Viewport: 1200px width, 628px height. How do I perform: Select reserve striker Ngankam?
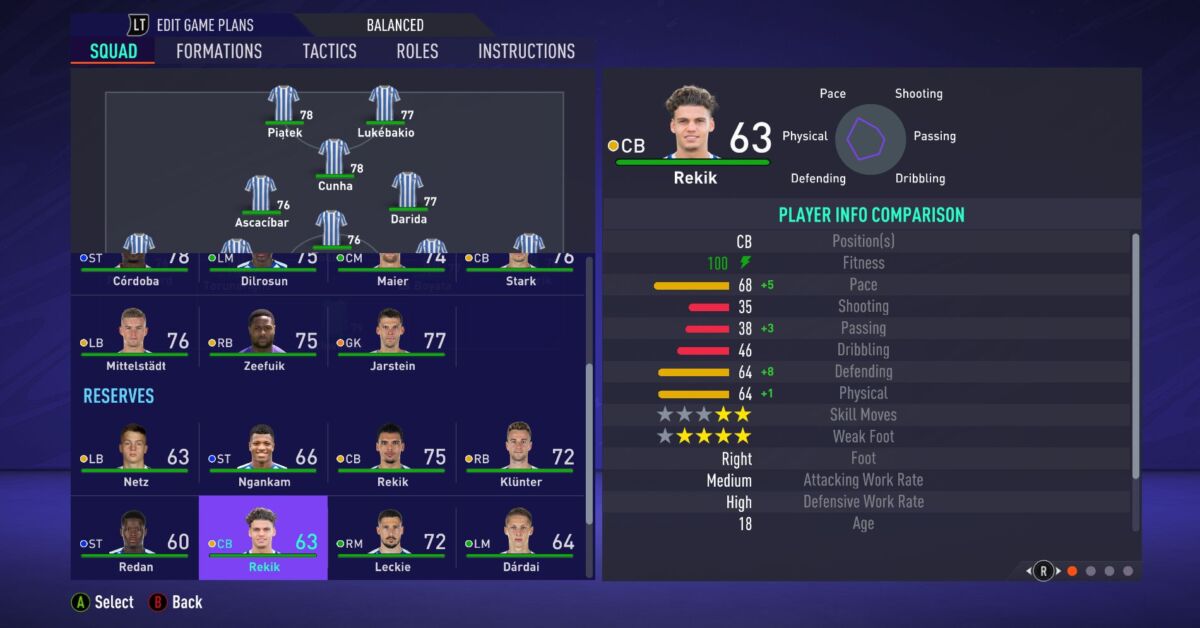tap(263, 454)
